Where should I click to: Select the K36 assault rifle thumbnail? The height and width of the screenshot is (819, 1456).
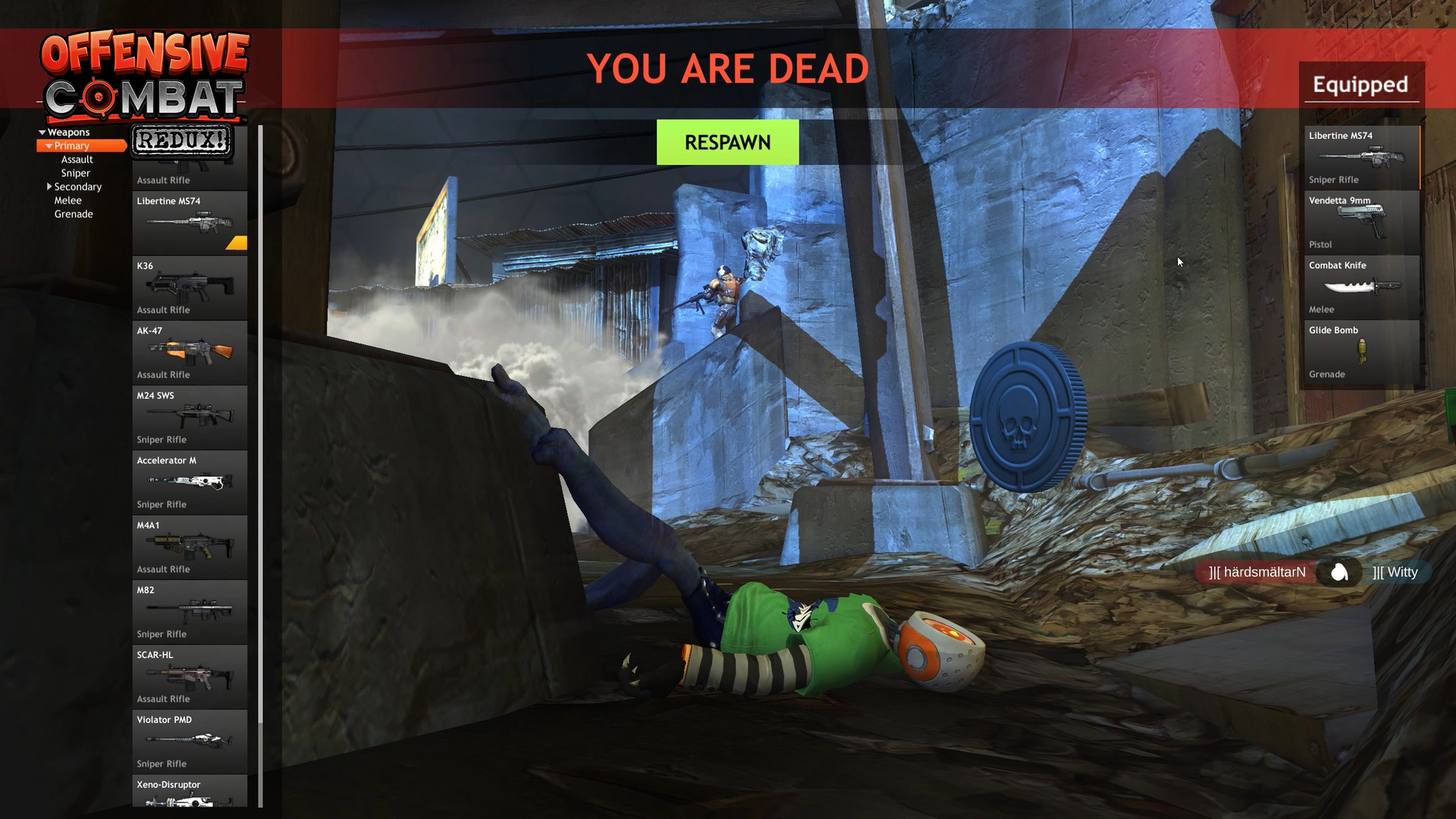coord(190,288)
